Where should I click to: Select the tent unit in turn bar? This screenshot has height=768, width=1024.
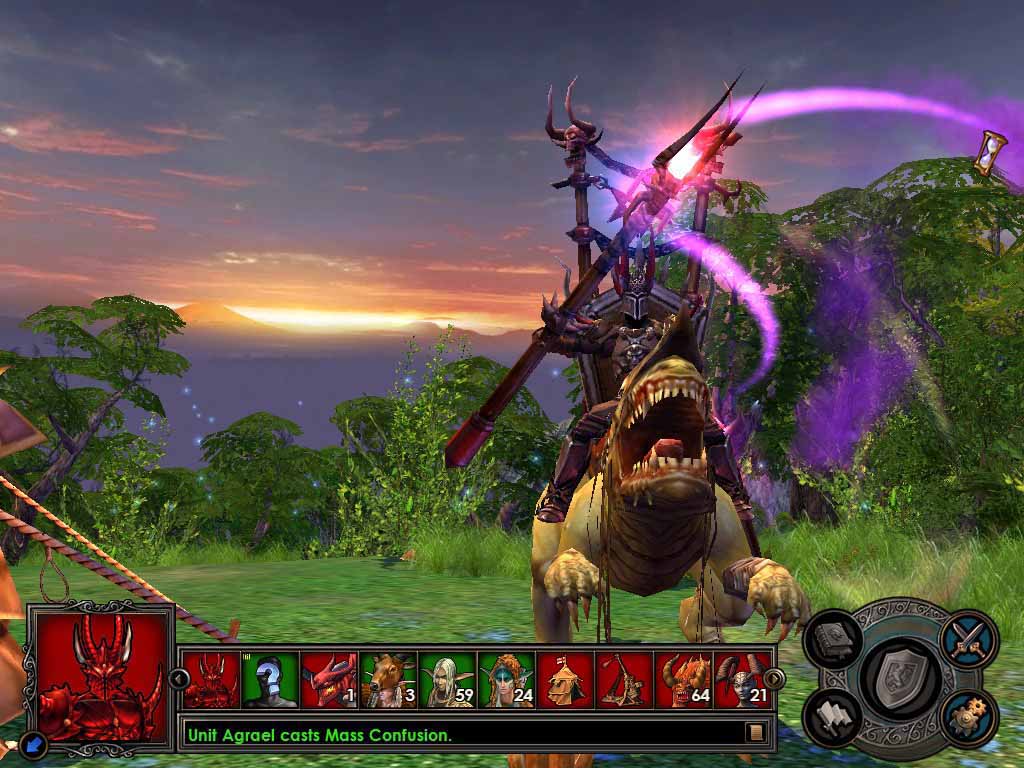565,680
